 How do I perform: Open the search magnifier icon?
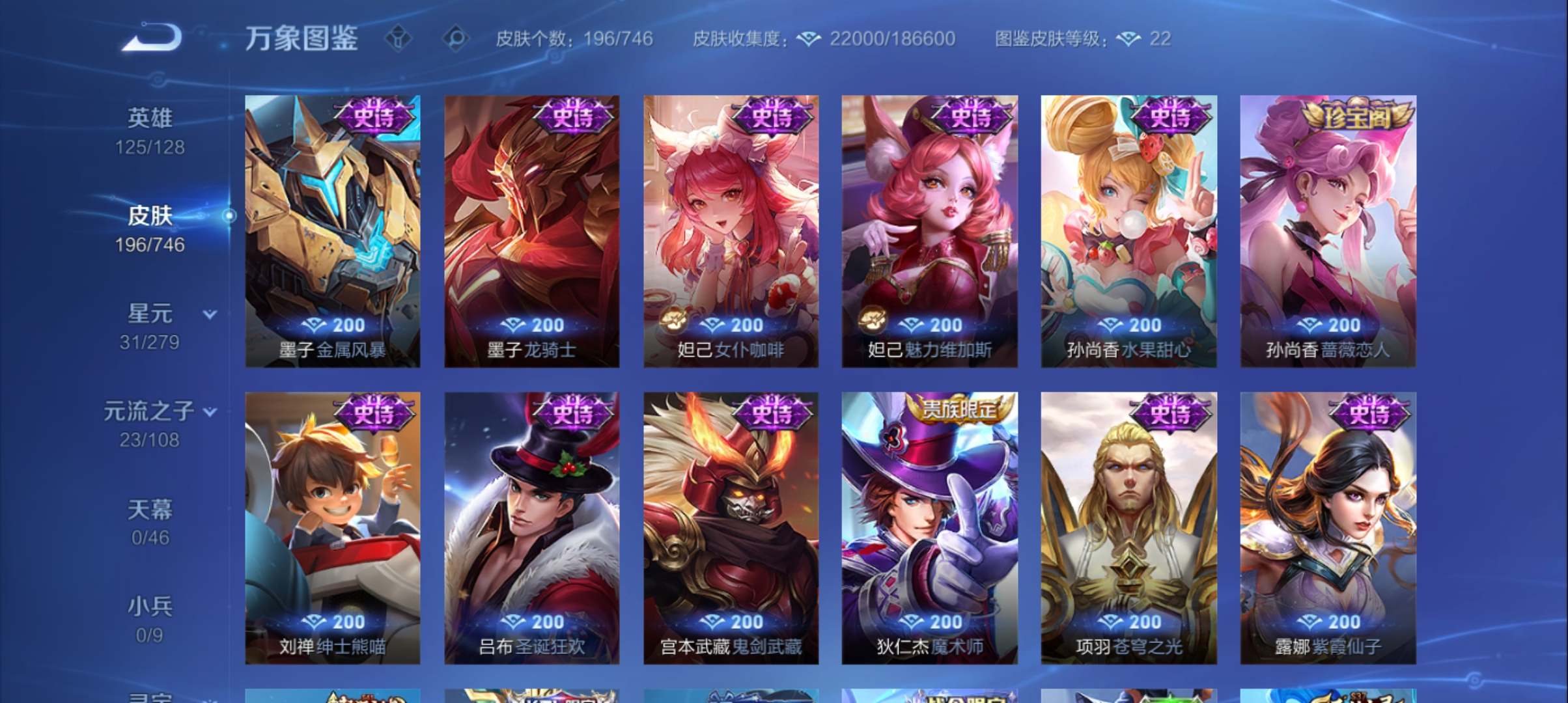(457, 39)
